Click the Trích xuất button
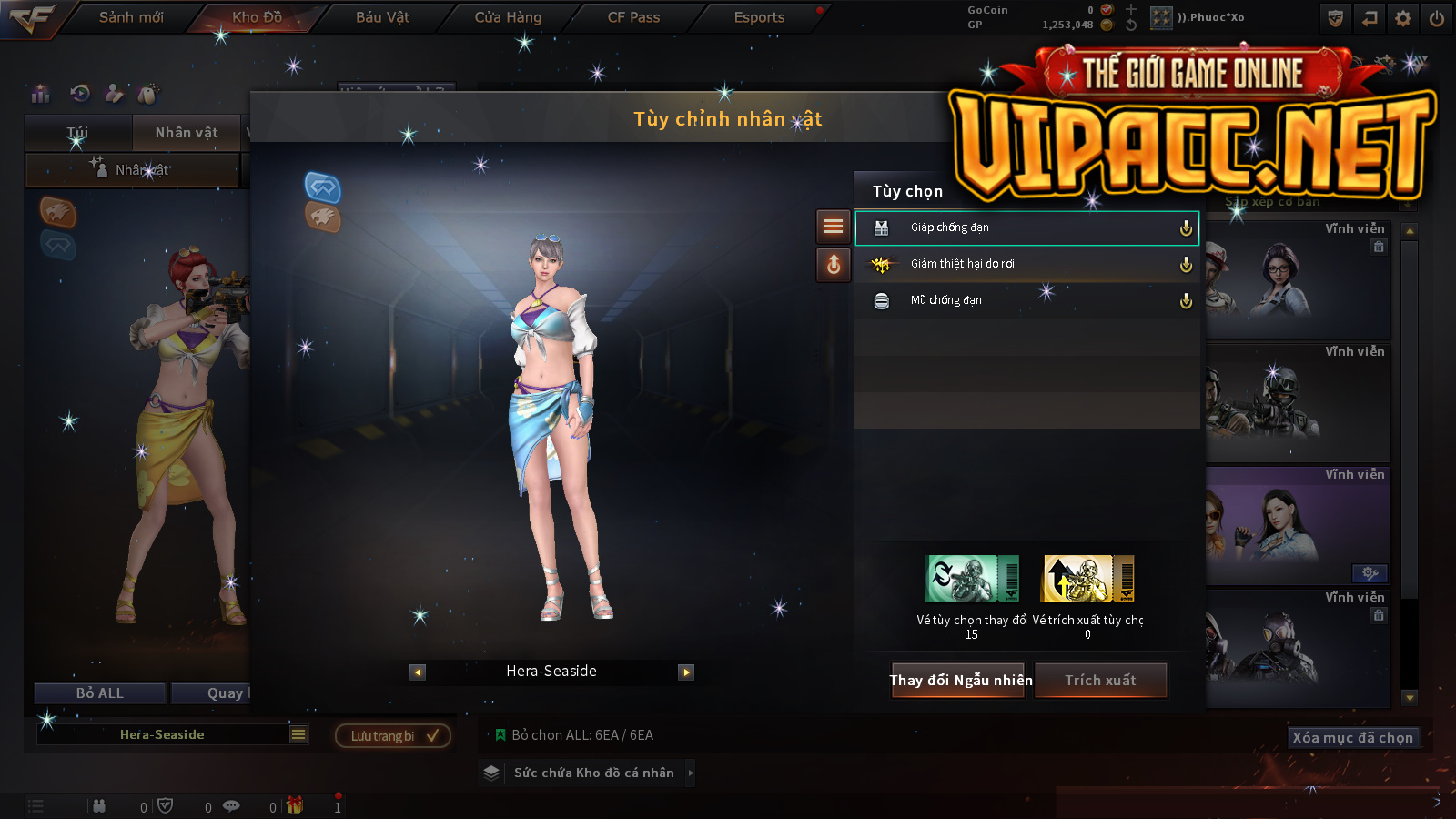Screen dimensions: 1456x819 [1100, 680]
